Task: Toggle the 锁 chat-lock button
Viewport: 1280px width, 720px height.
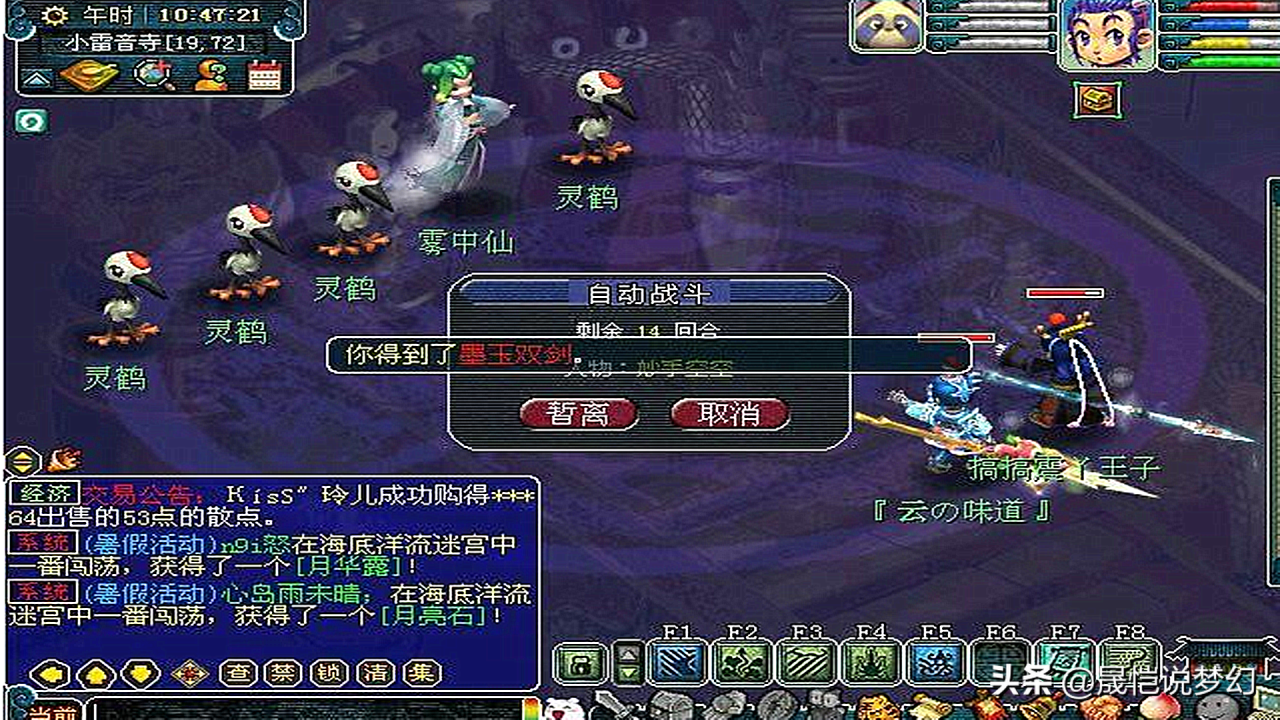Action: pos(329,673)
